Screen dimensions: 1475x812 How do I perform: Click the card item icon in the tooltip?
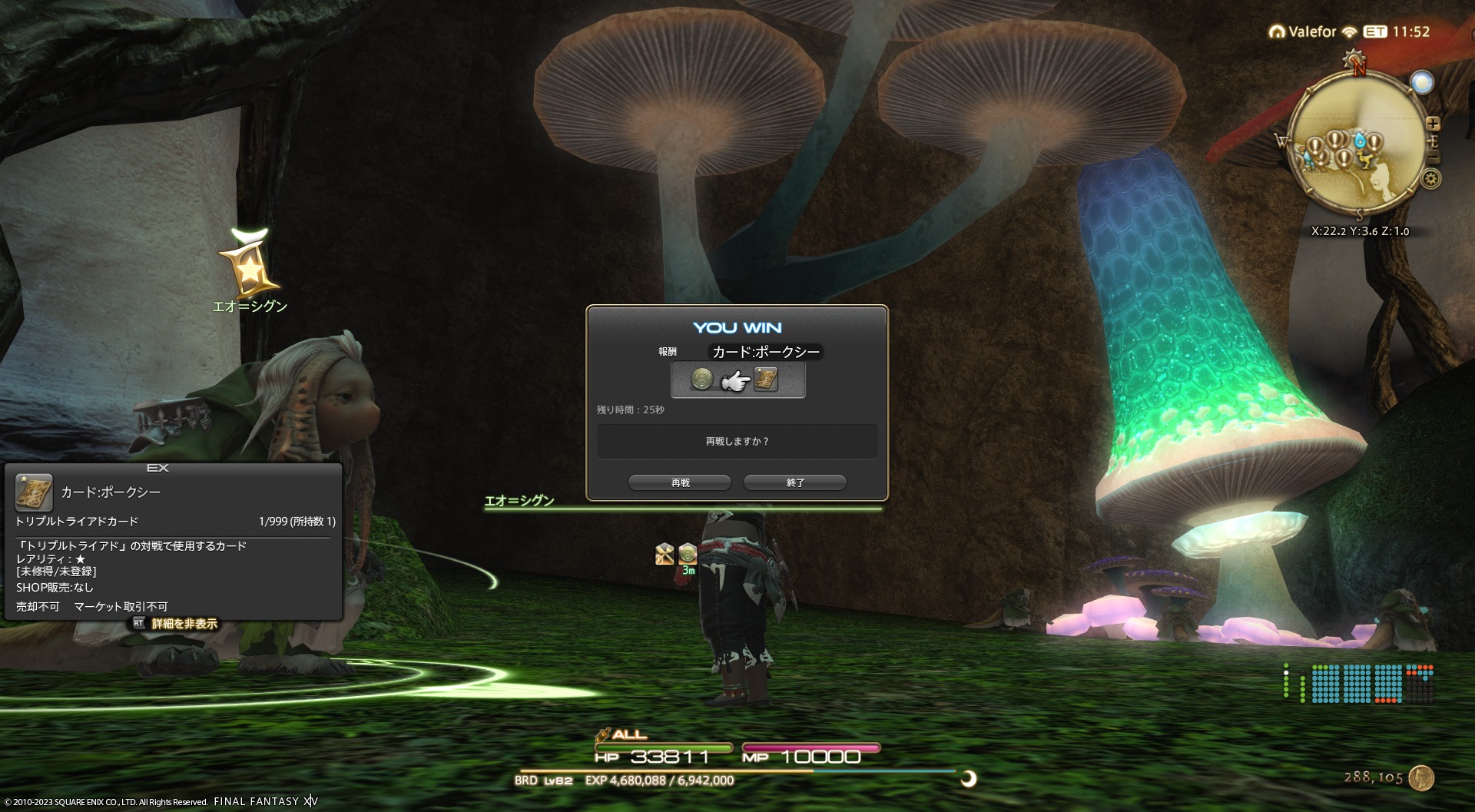click(x=34, y=492)
